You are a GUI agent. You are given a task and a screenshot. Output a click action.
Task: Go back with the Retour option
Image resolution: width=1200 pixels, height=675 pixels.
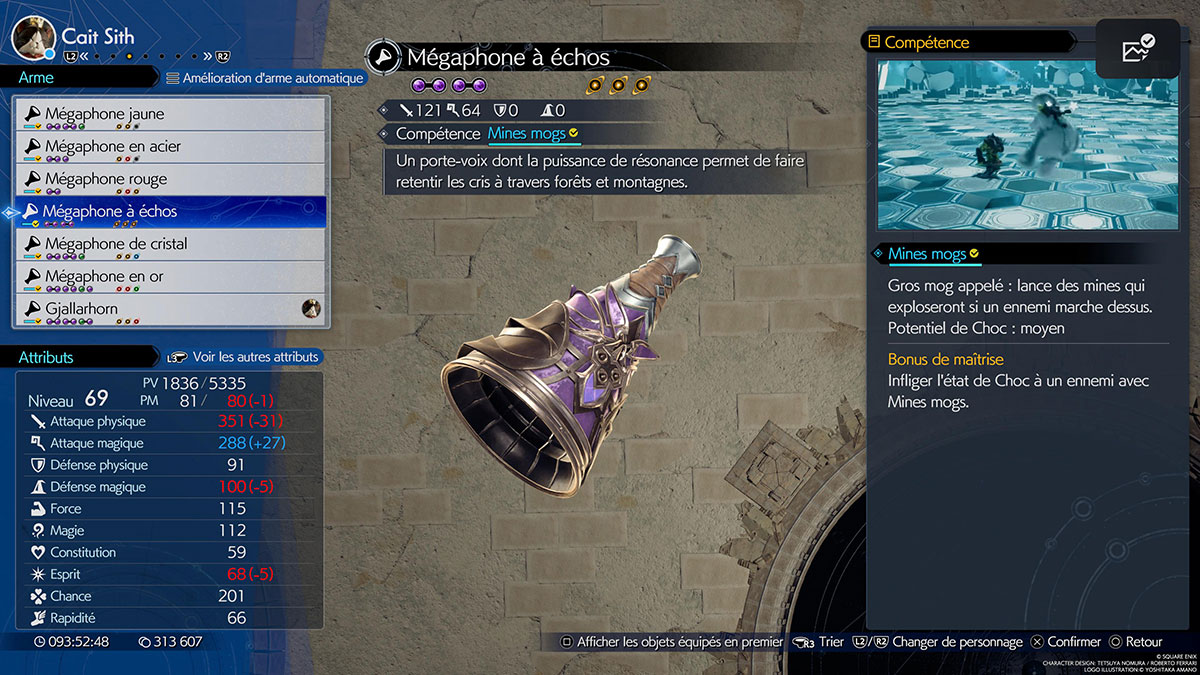click(1135, 642)
